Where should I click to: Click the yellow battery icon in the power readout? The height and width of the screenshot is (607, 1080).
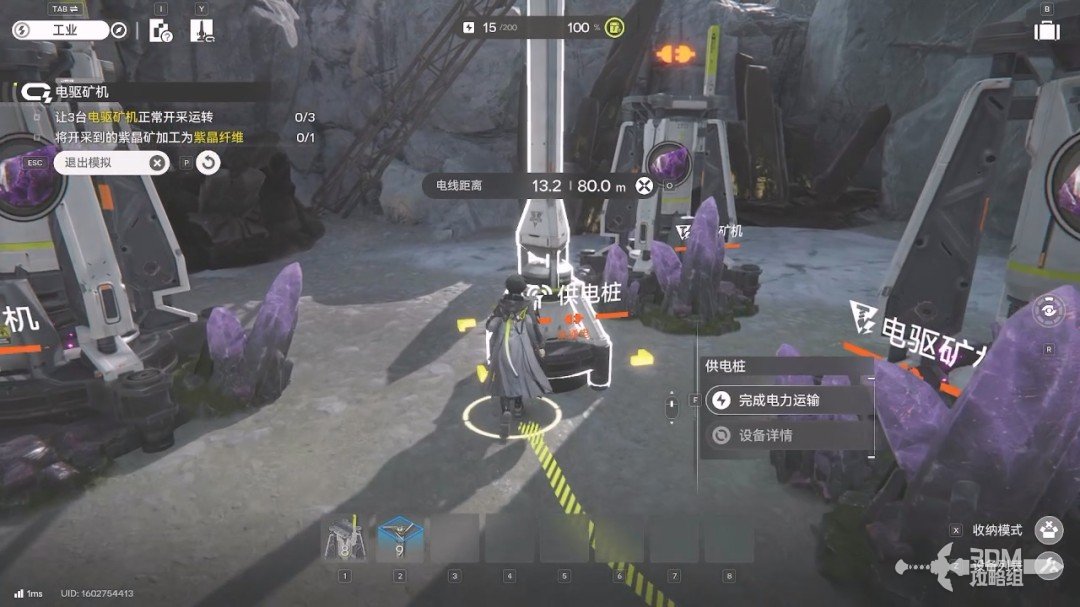pyautogui.click(x=615, y=27)
